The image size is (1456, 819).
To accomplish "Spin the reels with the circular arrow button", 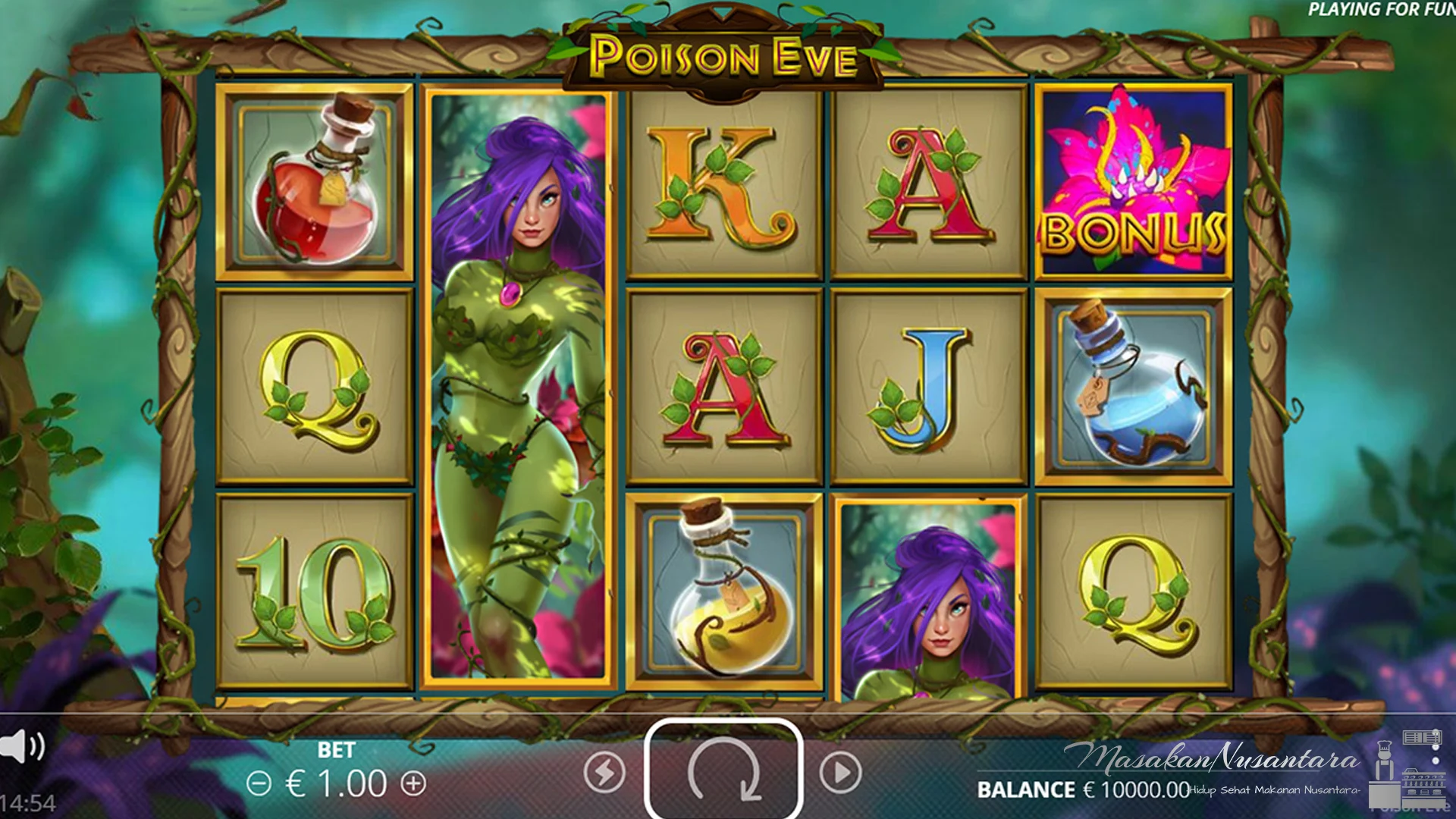I will pos(723,770).
